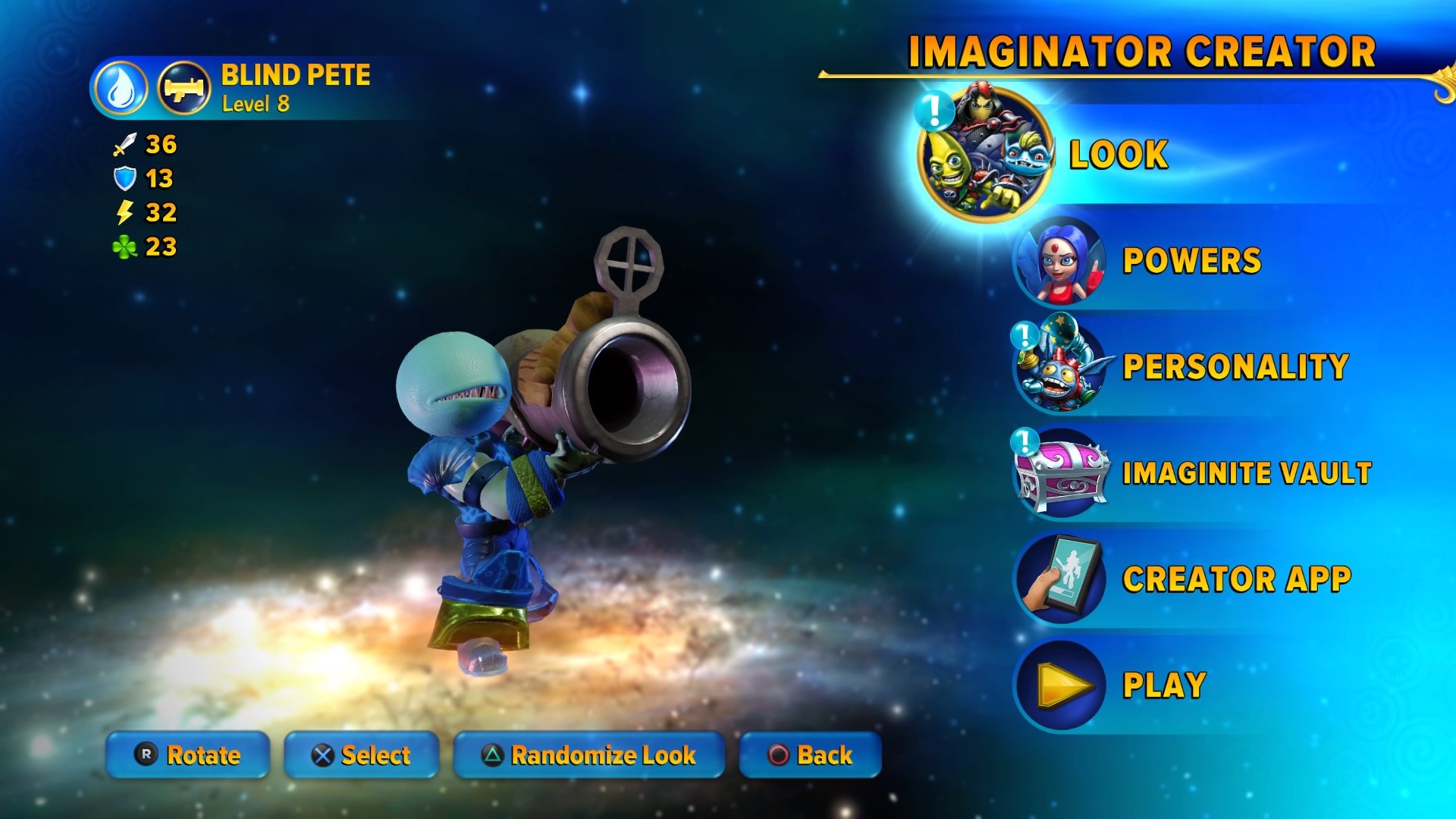Click the shield defense stat icon
This screenshot has width=1456, height=819.
point(124,177)
